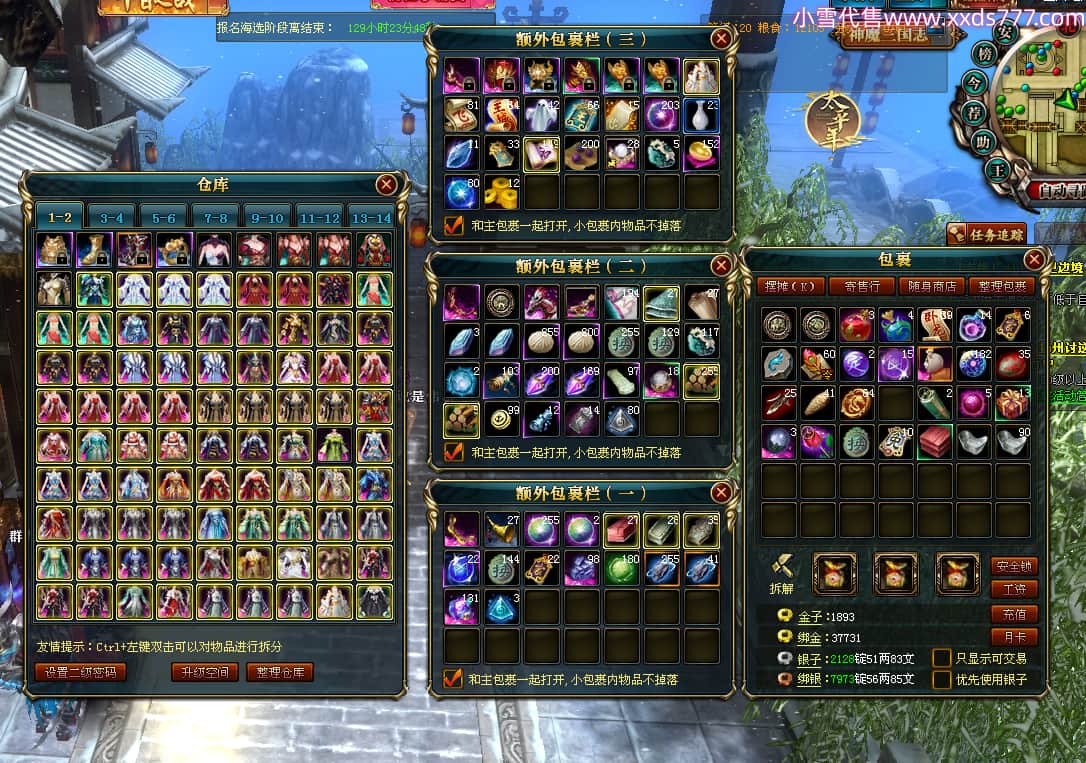This screenshot has width=1086, height=763.
Task: Select the 拆解 hammer dismantle icon
Action: pos(782,569)
